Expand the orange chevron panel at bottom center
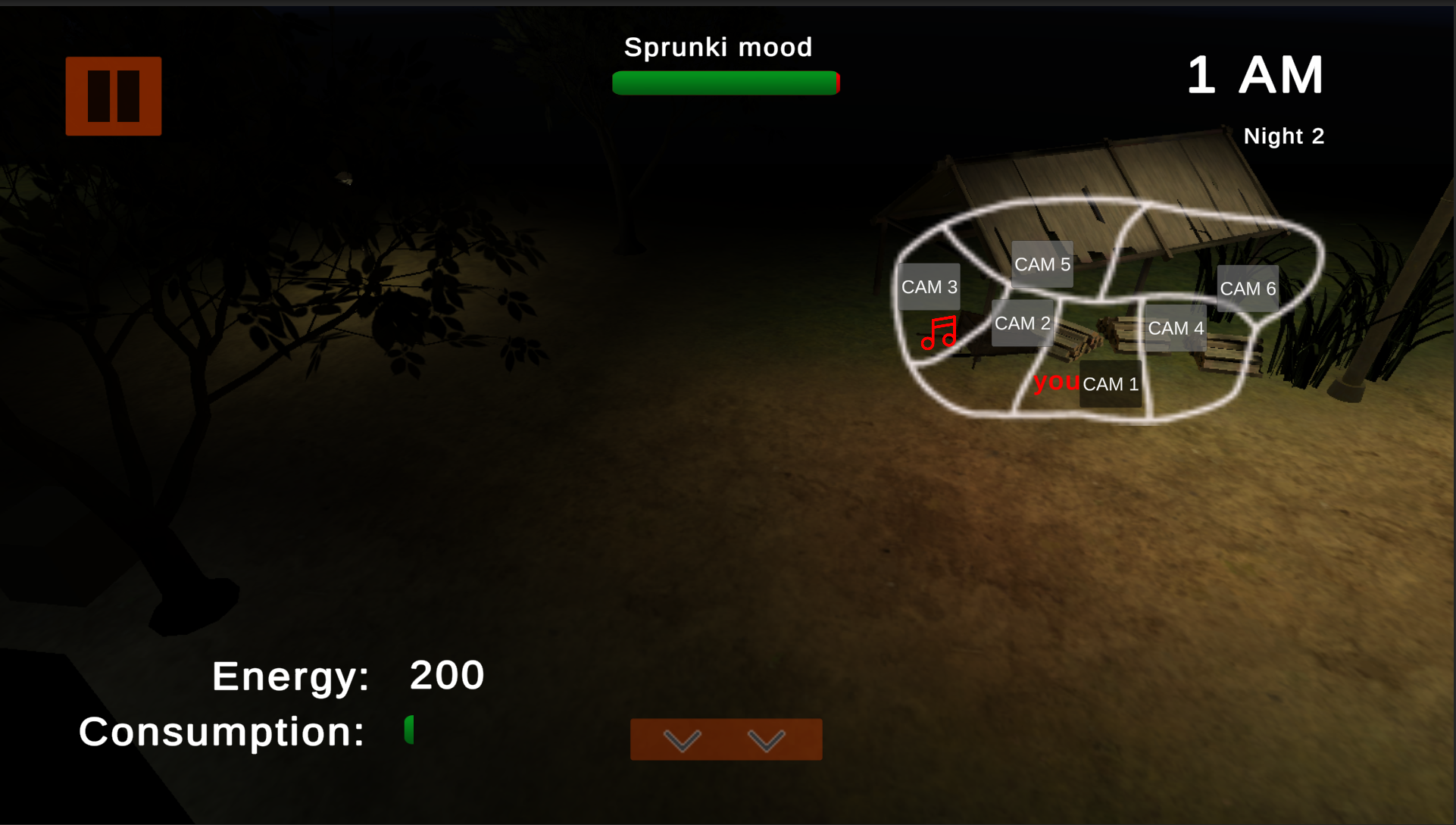Viewport: 1456px width, 825px height. tap(726, 740)
